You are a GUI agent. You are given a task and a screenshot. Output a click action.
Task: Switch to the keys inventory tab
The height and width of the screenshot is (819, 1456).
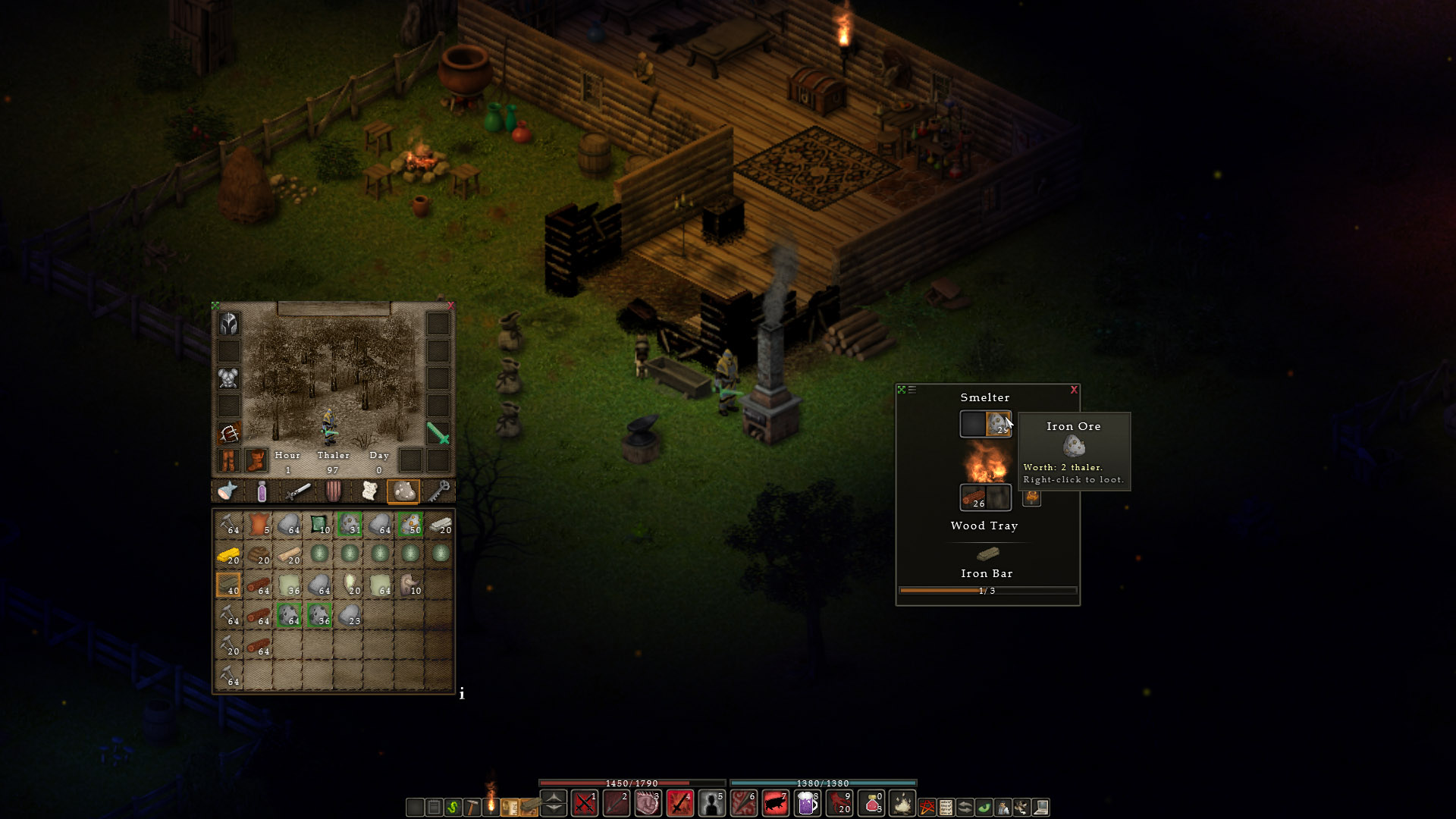point(439,491)
